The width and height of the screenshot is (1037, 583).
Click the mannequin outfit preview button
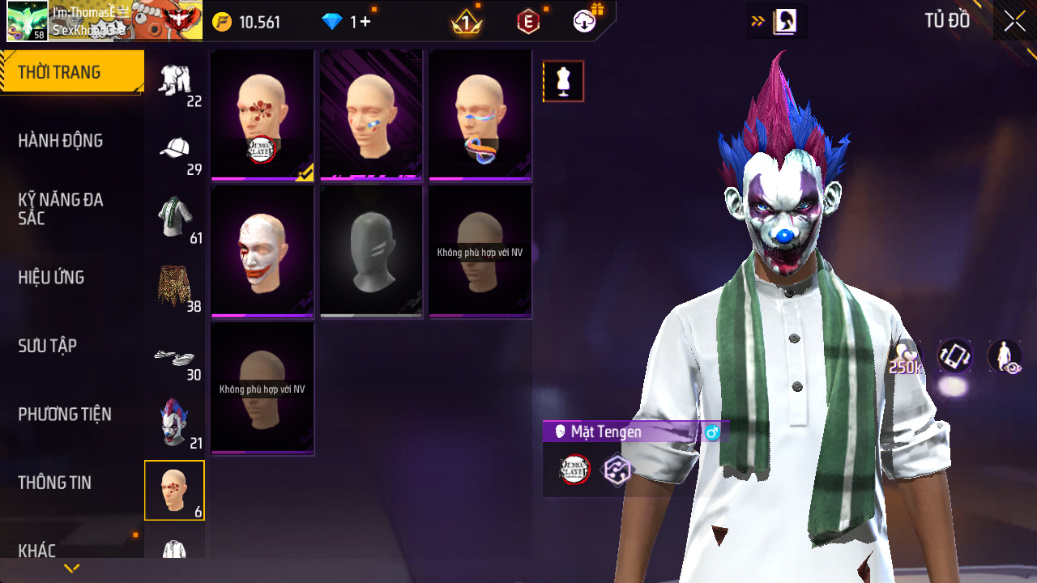[x=564, y=81]
